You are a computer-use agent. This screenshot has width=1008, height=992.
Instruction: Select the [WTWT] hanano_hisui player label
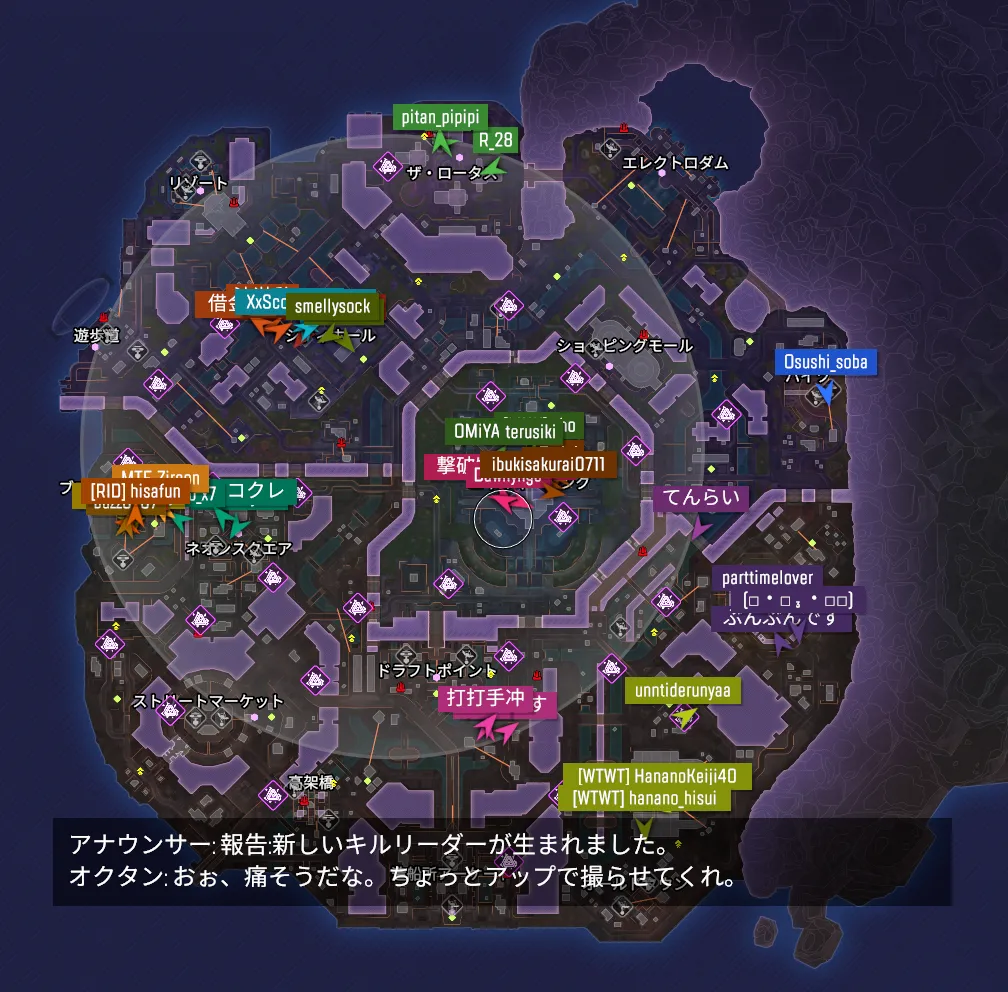coord(644,797)
